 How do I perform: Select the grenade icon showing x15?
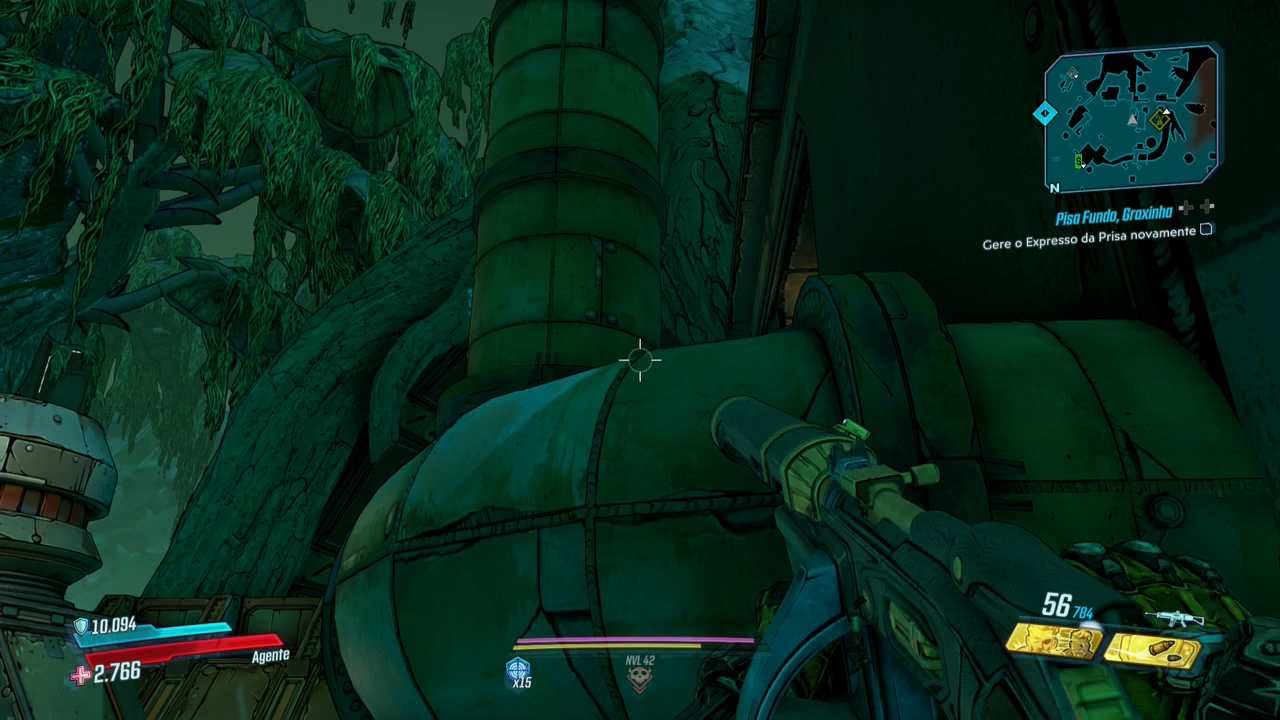click(518, 669)
